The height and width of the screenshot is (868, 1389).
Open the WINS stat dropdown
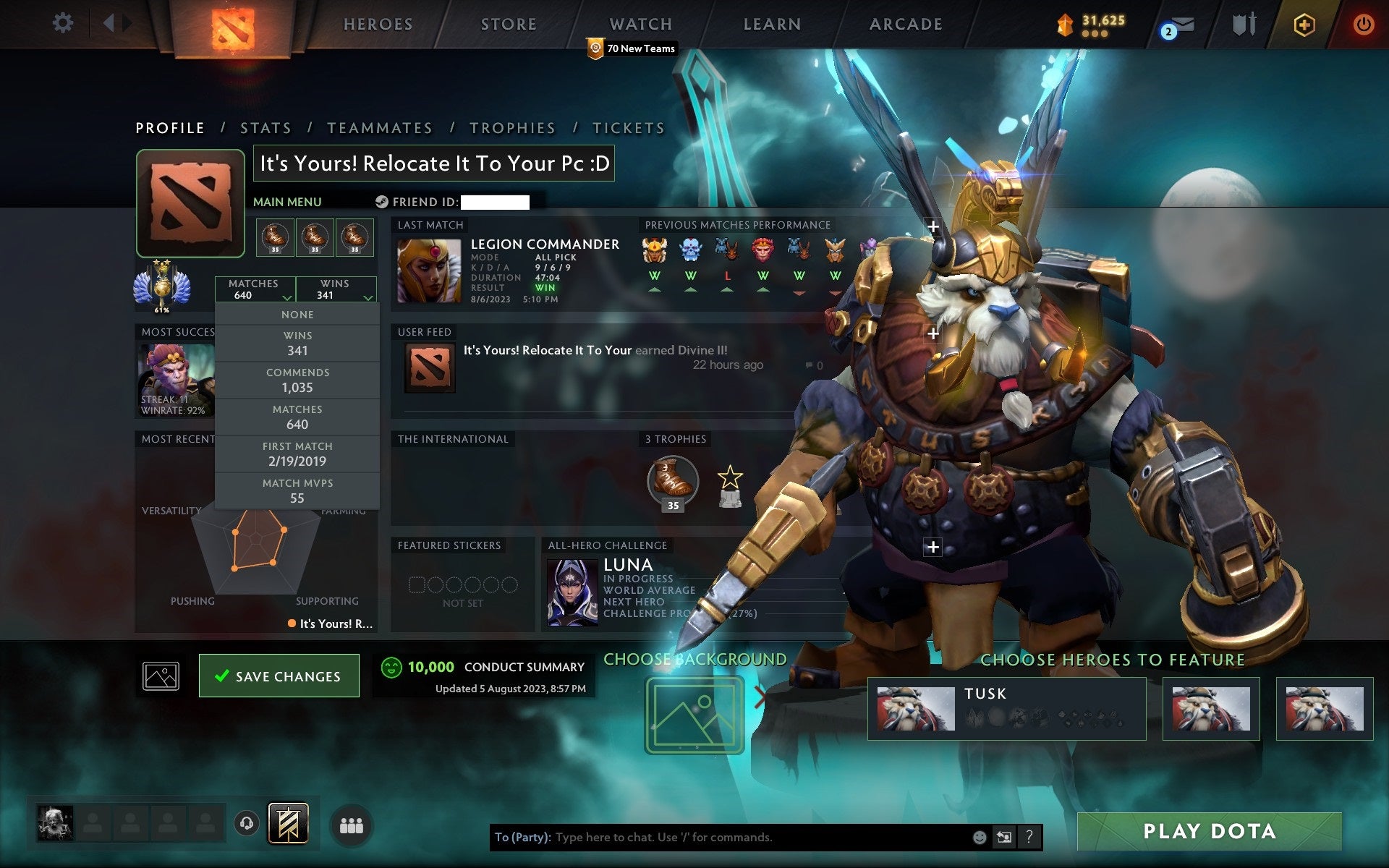[x=335, y=289]
